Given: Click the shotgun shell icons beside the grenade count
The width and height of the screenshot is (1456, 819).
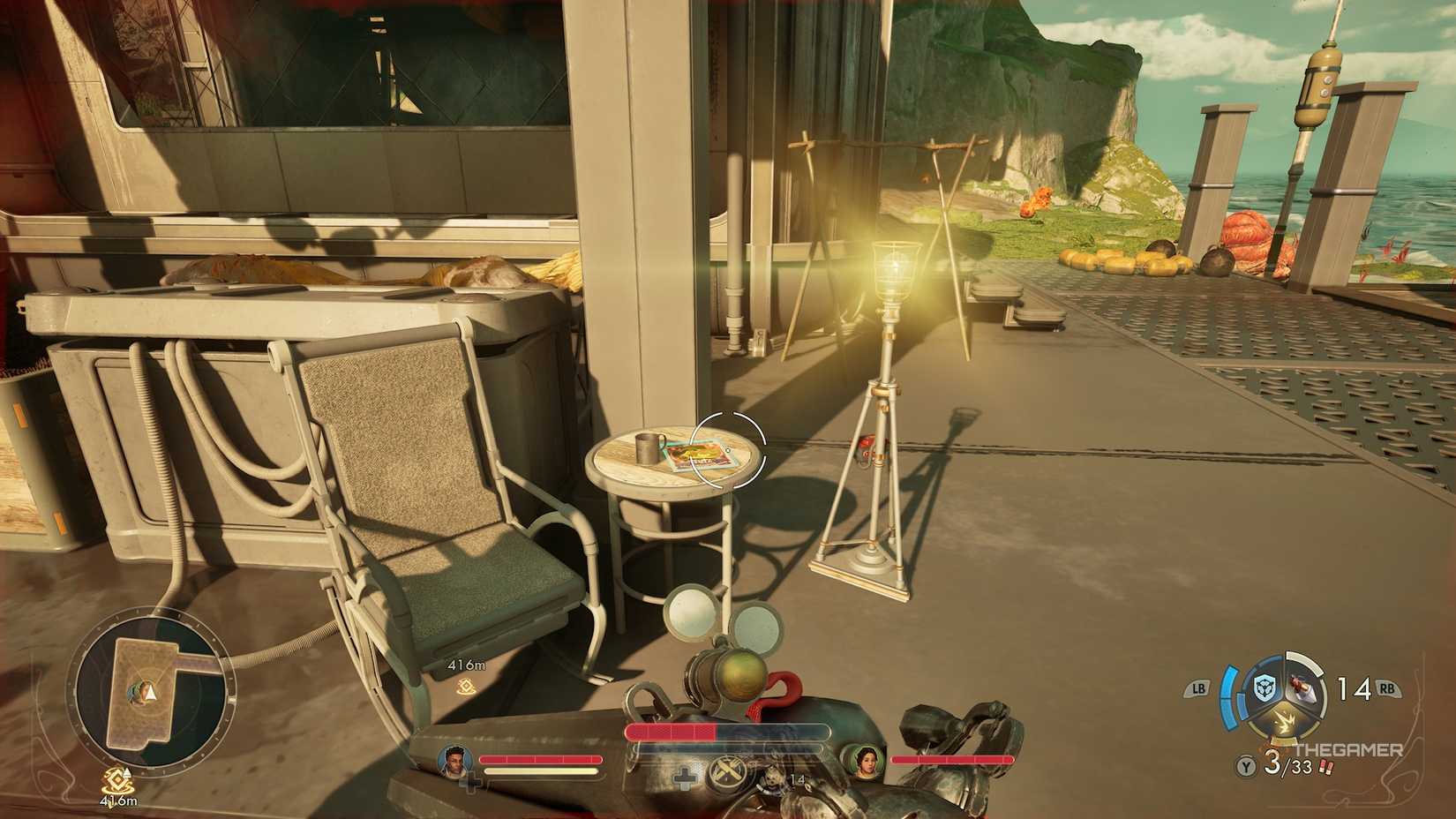Looking at the screenshot, I should pyautogui.click(x=1326, y=766).
